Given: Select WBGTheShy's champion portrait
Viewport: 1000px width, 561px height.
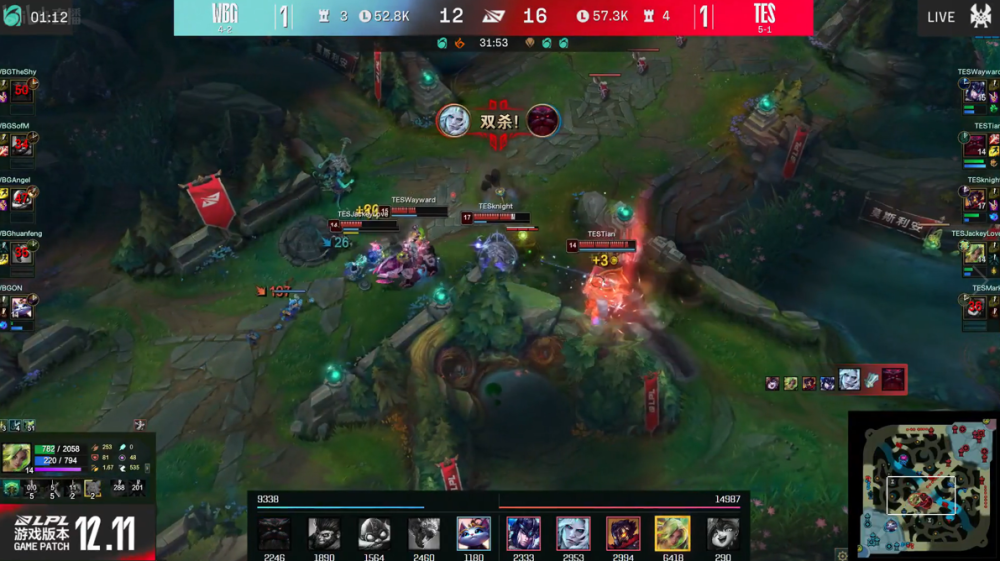Looking at the screenshot, I should coord(19,92).
